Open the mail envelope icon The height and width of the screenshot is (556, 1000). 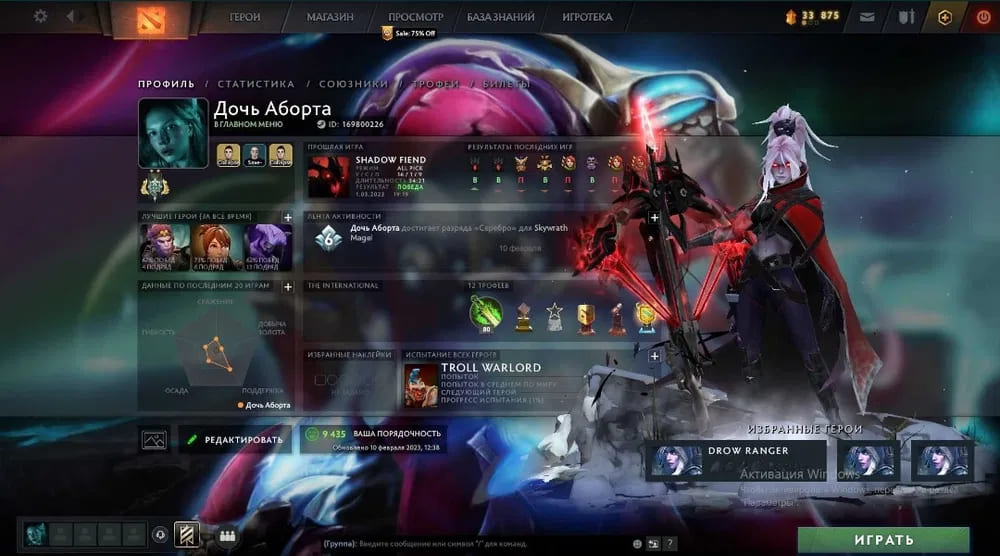pyautogui.click(x=866, y=17)
